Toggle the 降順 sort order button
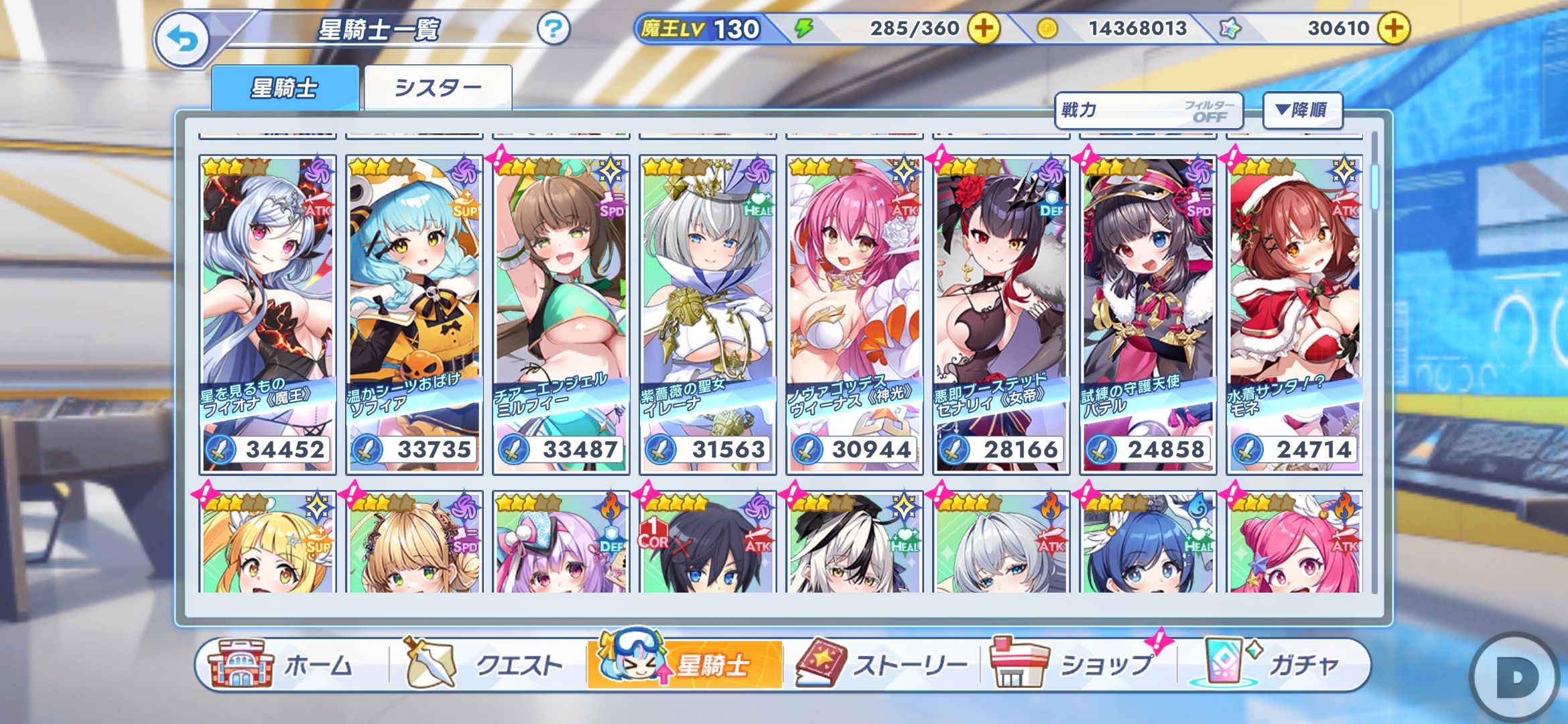 click(1302, 111)
